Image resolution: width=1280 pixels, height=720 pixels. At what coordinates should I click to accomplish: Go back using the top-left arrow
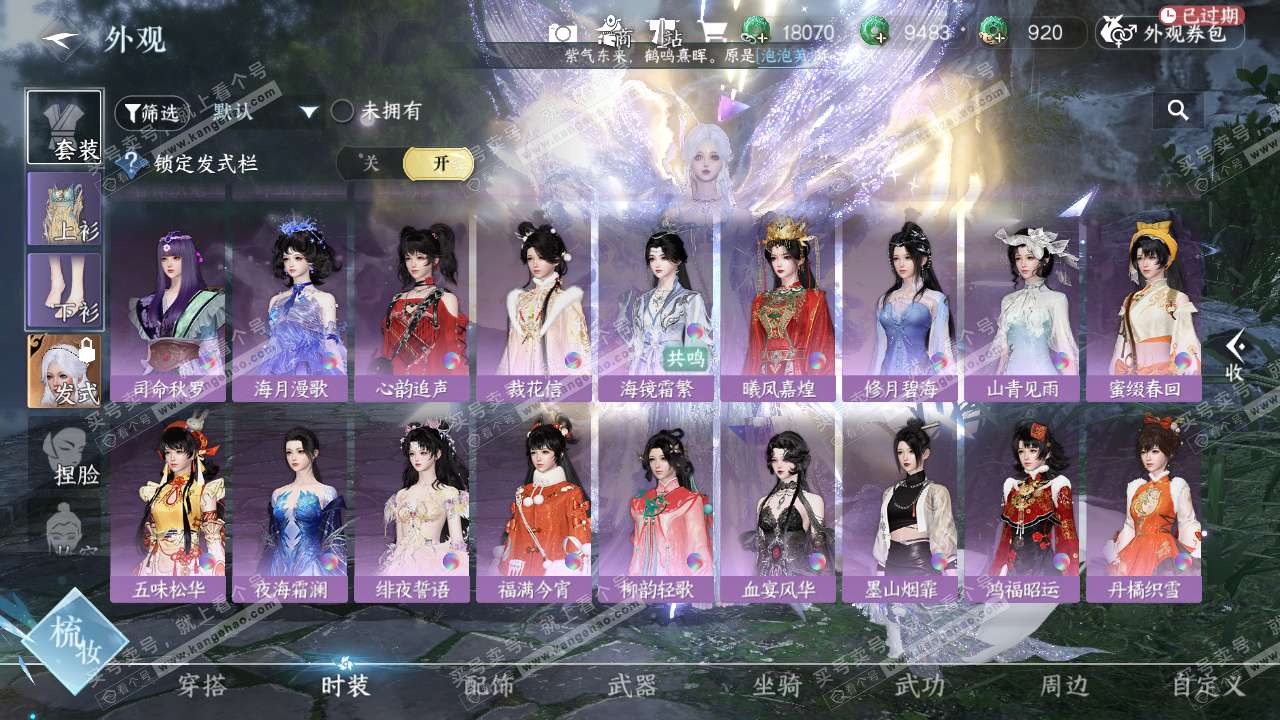pyautogui.click(x=59, y=40)
